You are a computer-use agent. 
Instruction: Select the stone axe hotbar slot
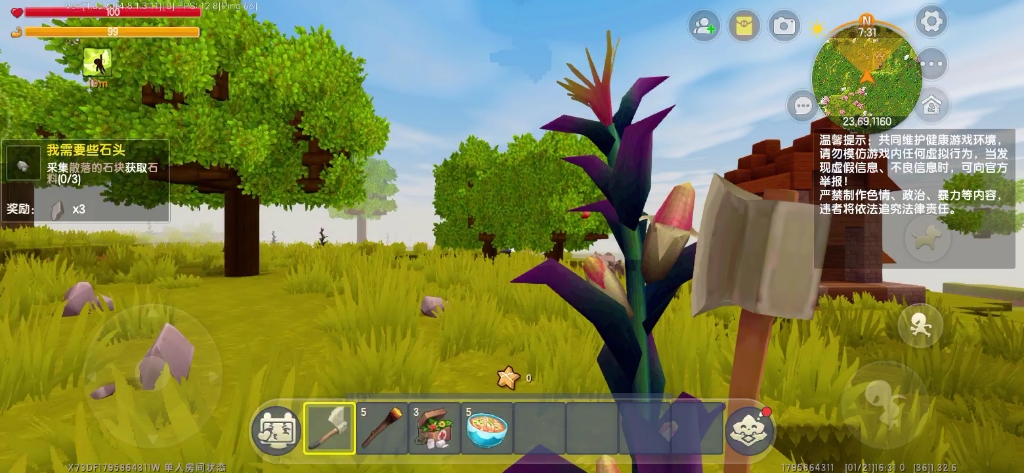pyautogui.click(x=329, y=428)
